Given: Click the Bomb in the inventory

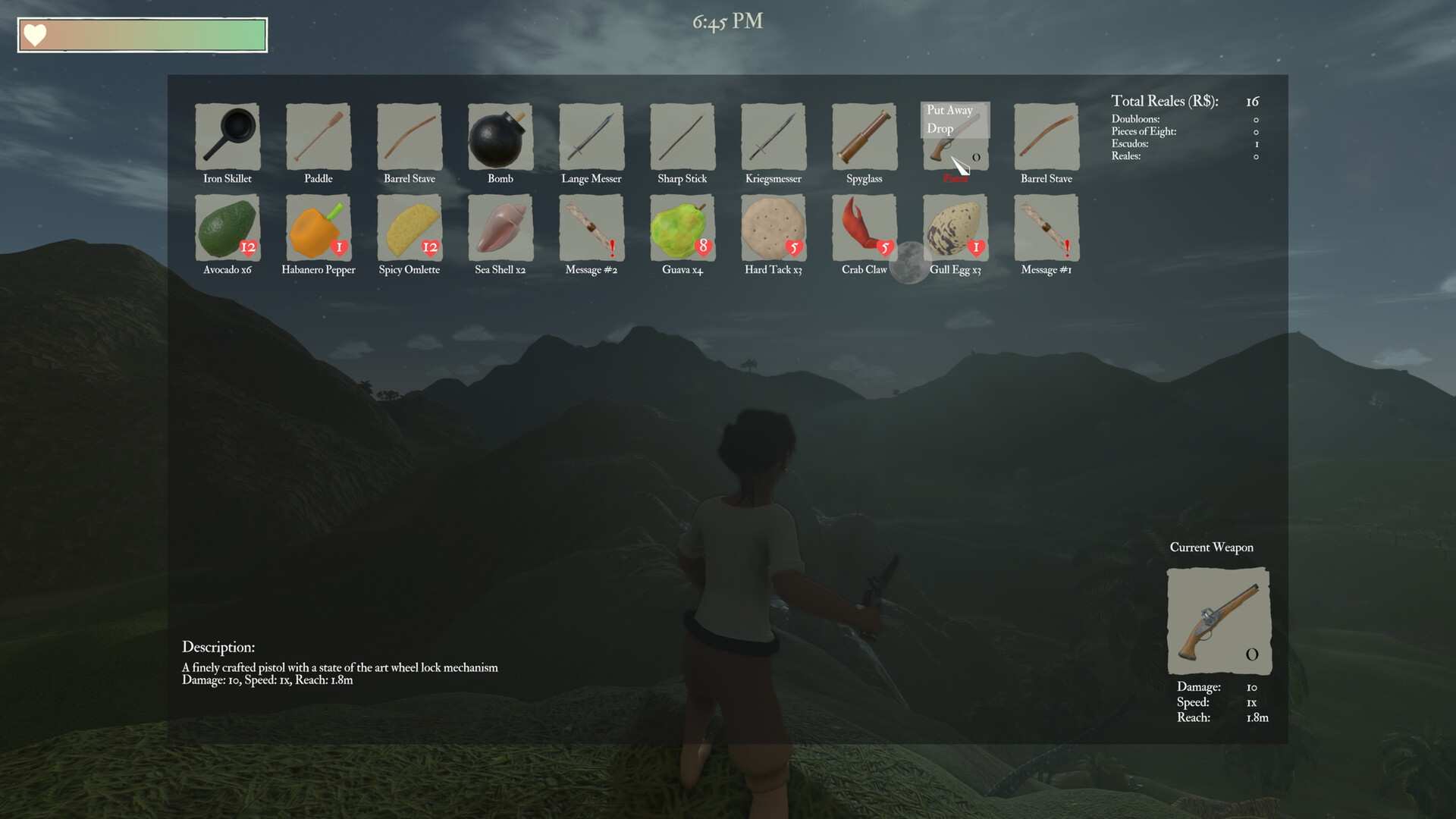Looking at the screenshot, I should [500, 138].
